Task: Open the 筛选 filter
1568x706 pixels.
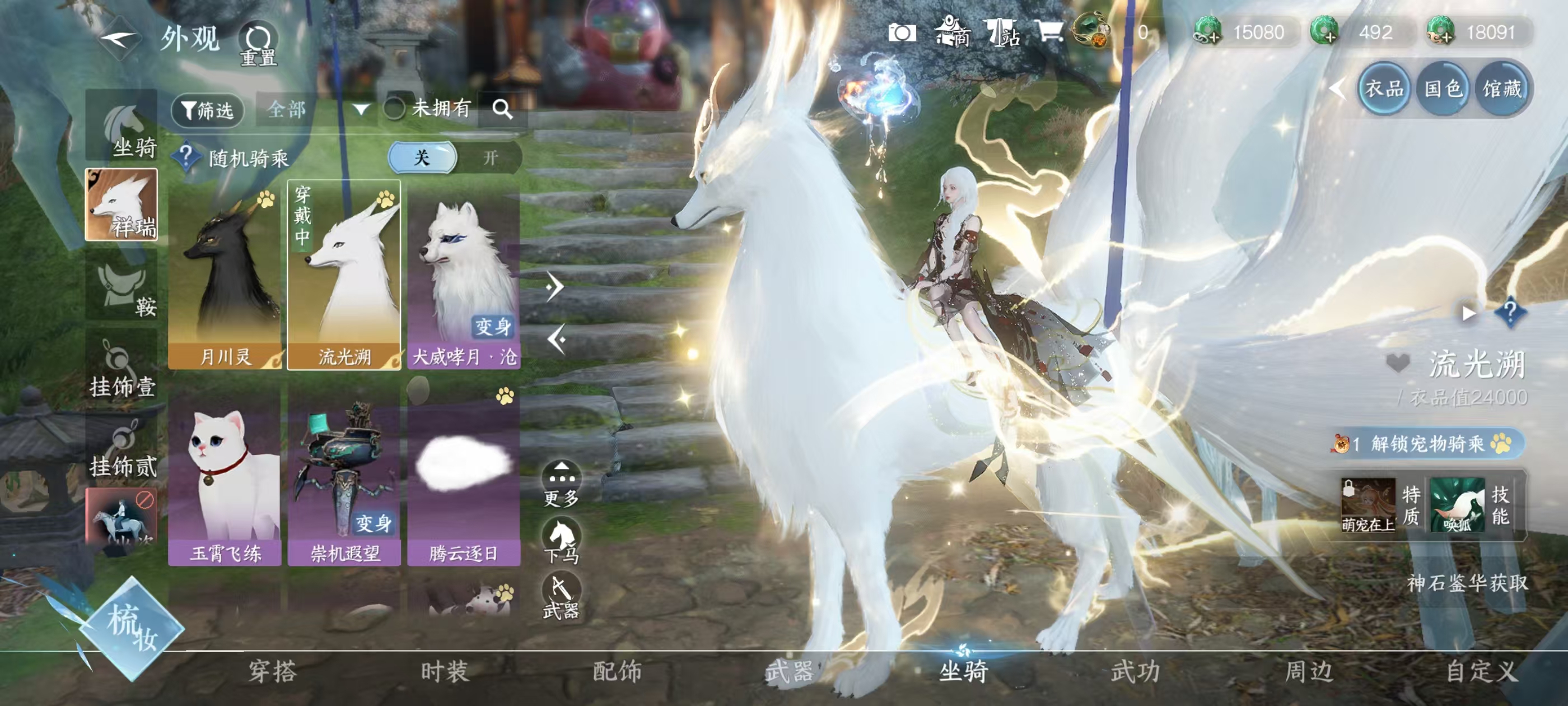Action: click(208, 110)
